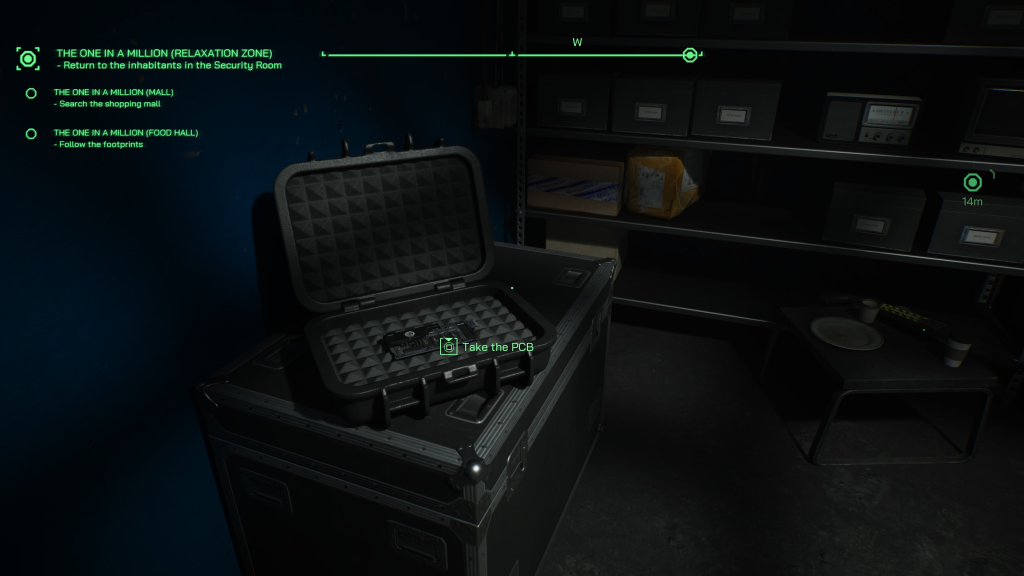Select the Relaxation Zone active quest entry

click(164, 53)
